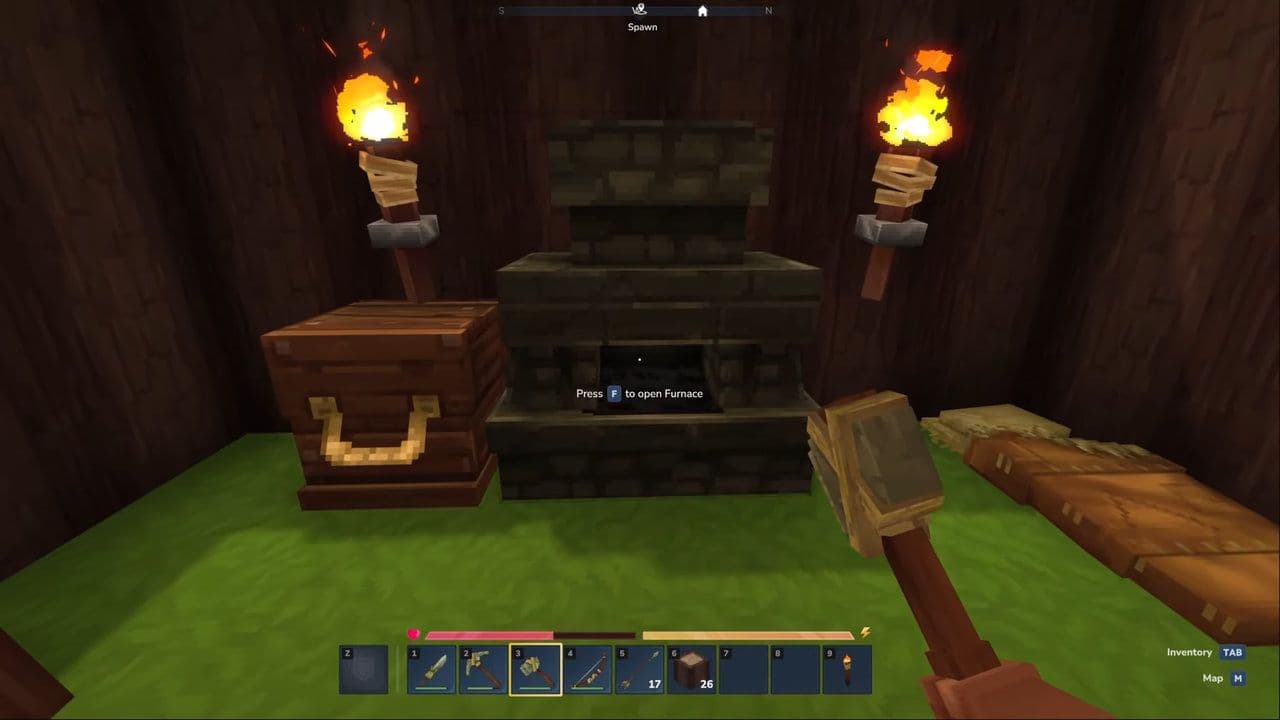
Task: Open the Map via the M label
Action: click(1237, 677)
